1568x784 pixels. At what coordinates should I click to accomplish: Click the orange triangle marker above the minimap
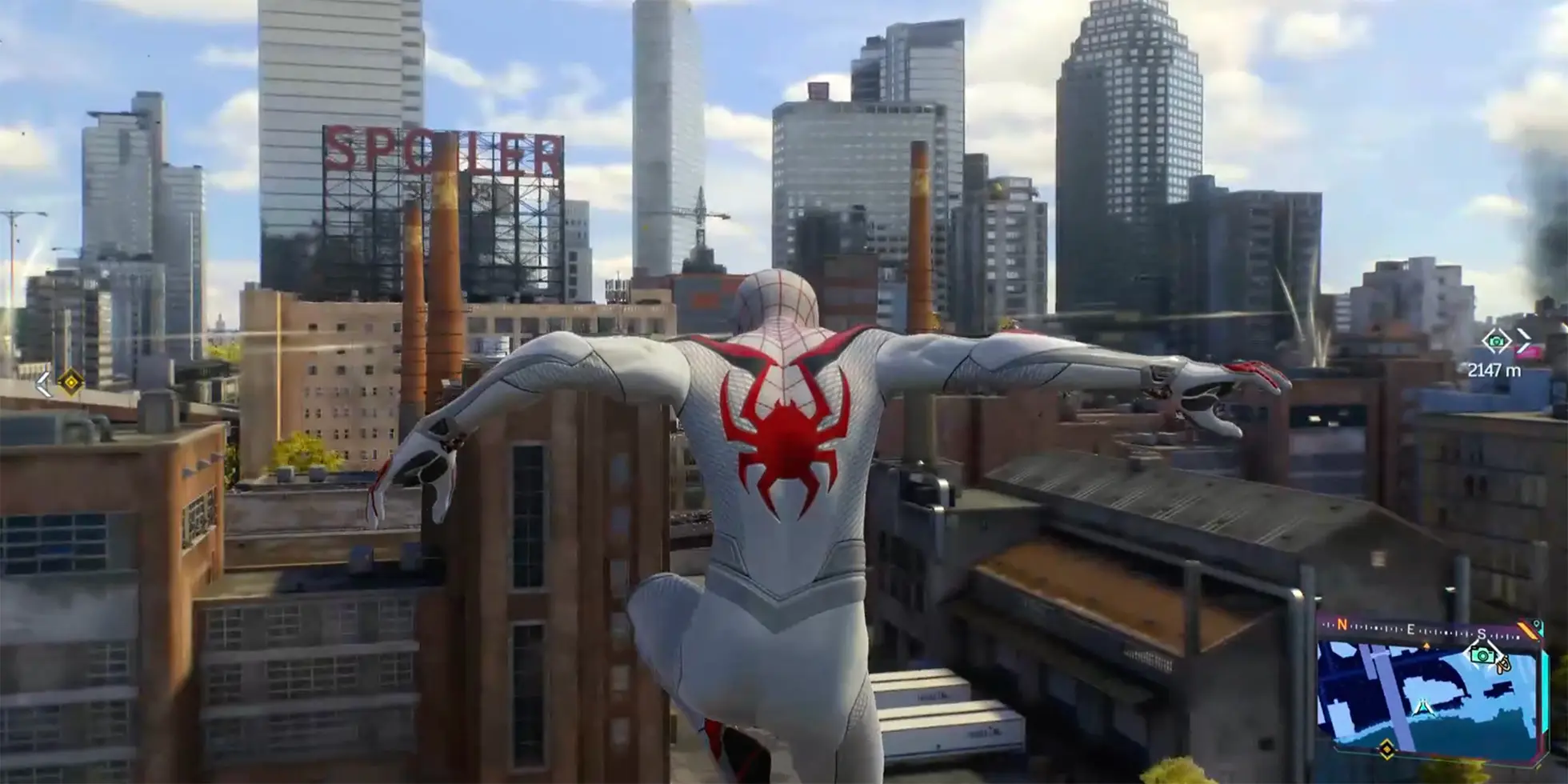1427,645
